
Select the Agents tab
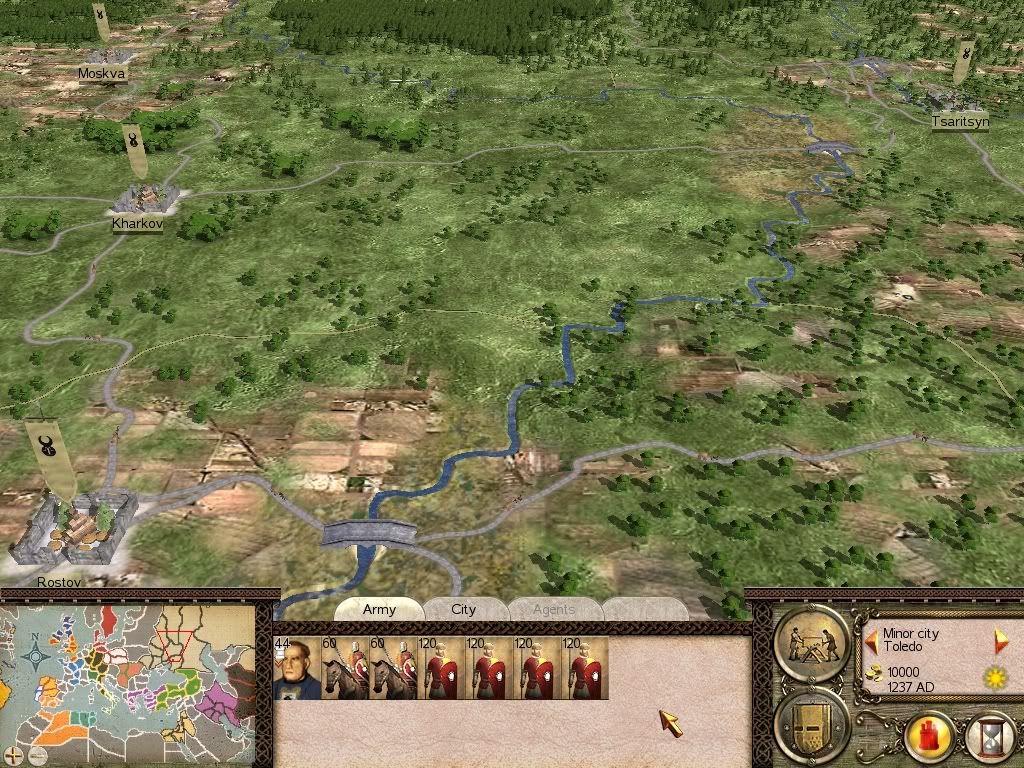(554, 610)
